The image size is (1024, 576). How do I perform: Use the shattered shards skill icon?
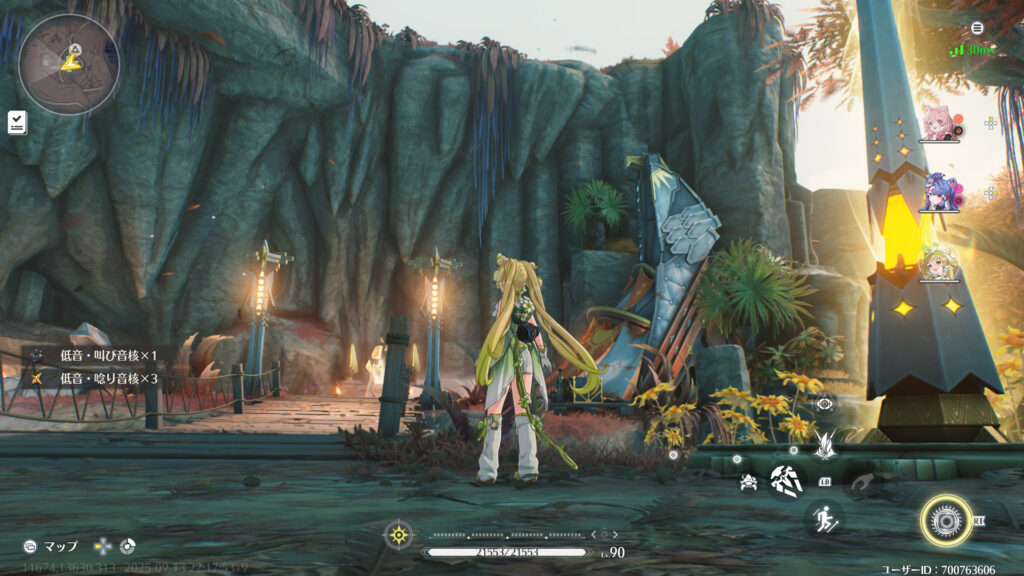[785, 481]
